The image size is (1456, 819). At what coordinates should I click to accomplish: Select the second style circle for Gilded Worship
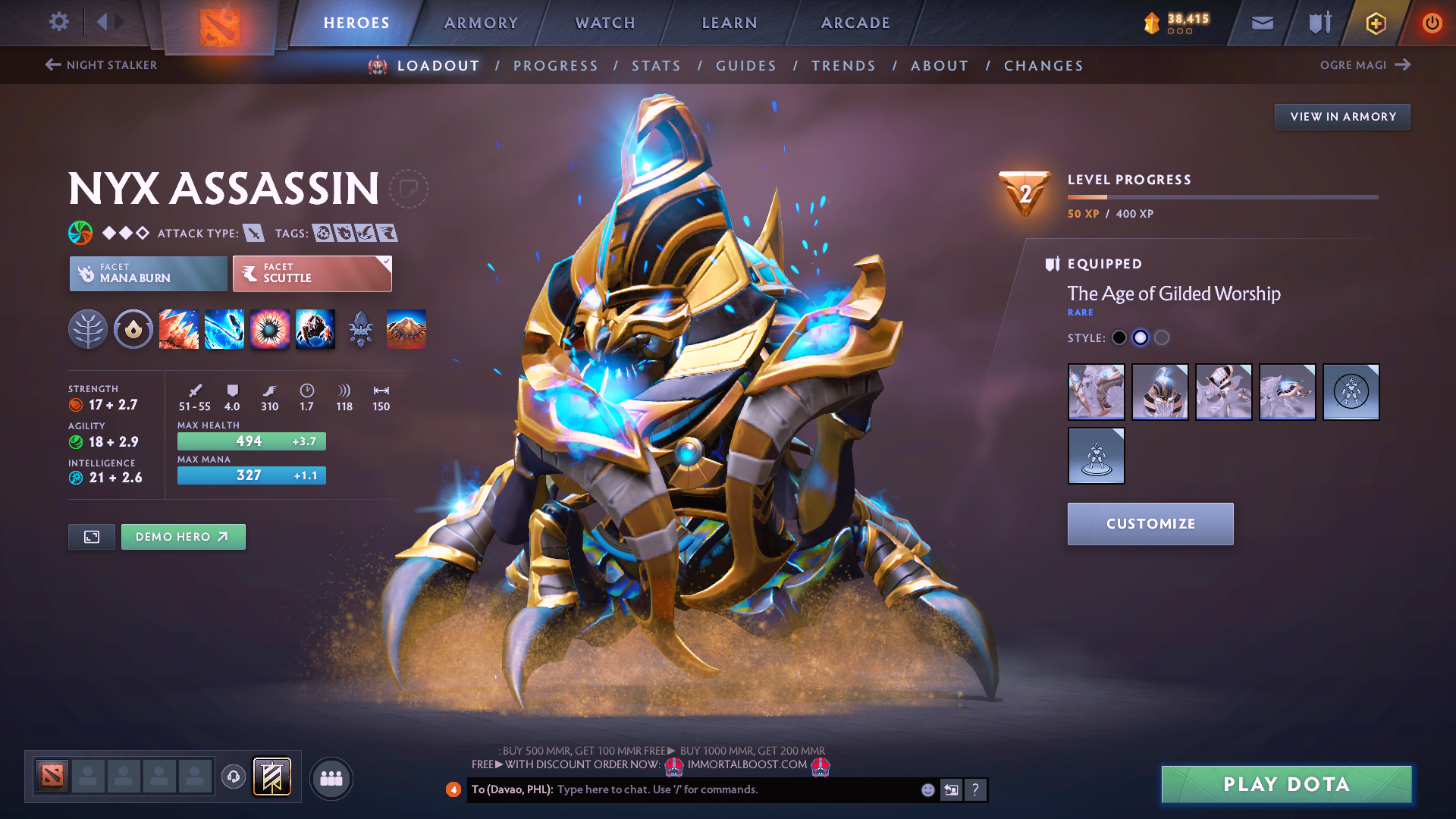(1141, 337)
